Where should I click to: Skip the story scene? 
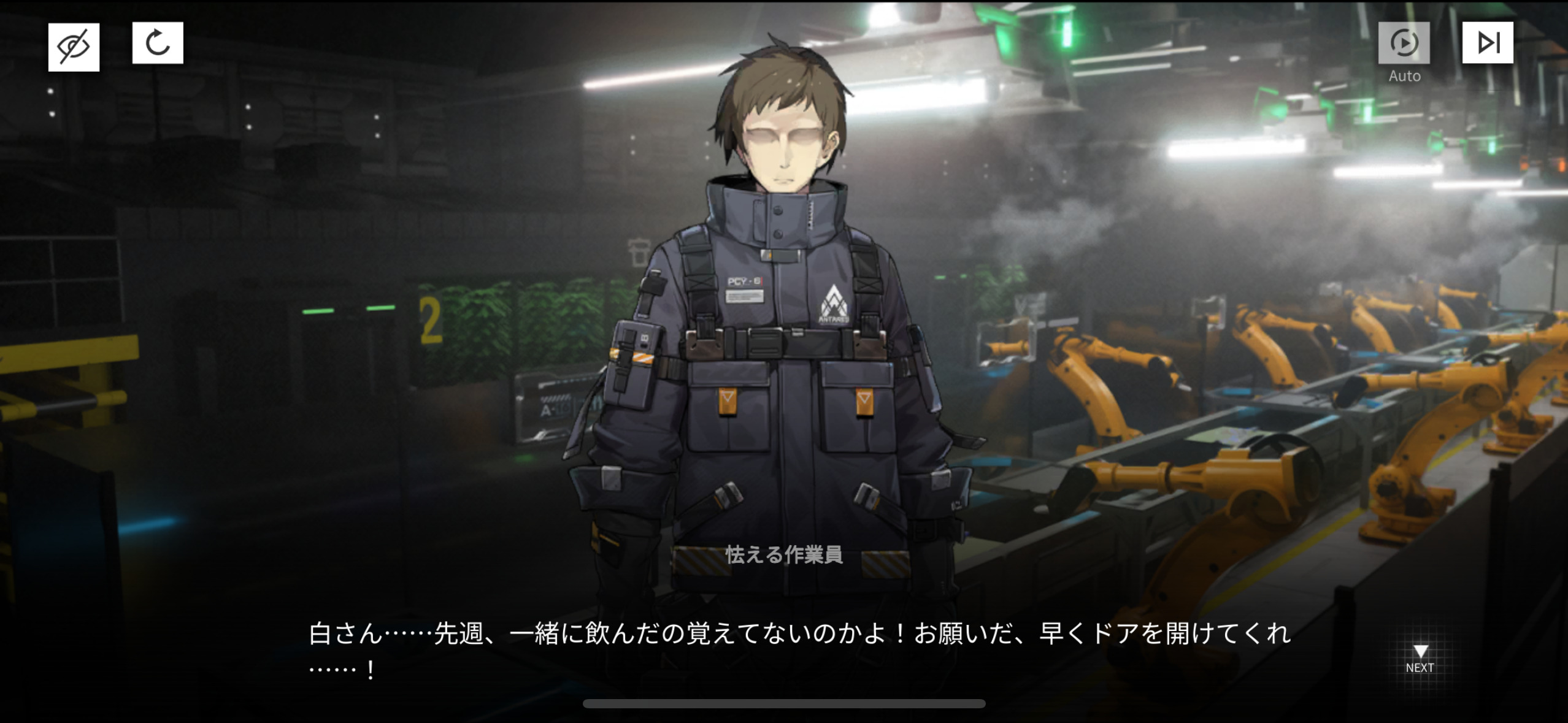coord(1487,43)
